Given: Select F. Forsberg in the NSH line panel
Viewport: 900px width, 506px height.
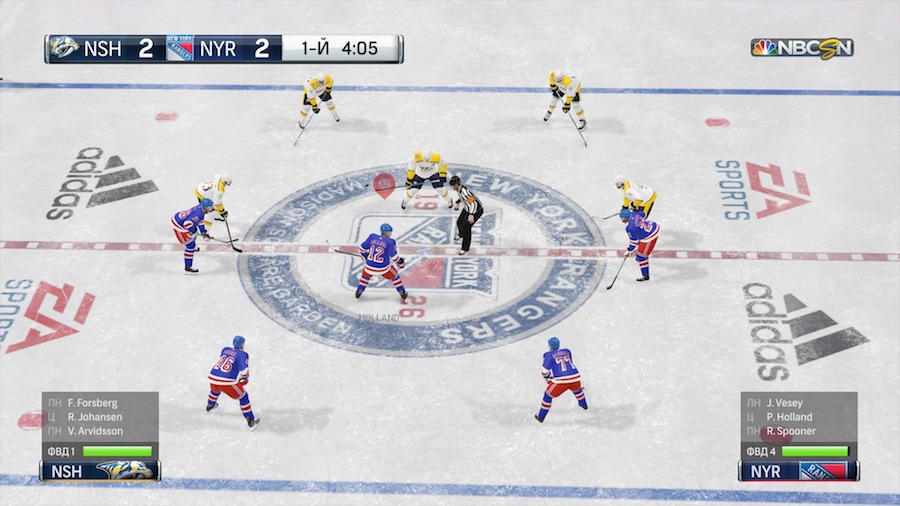Looking at the screenshot, I should (x=91, y=403).
